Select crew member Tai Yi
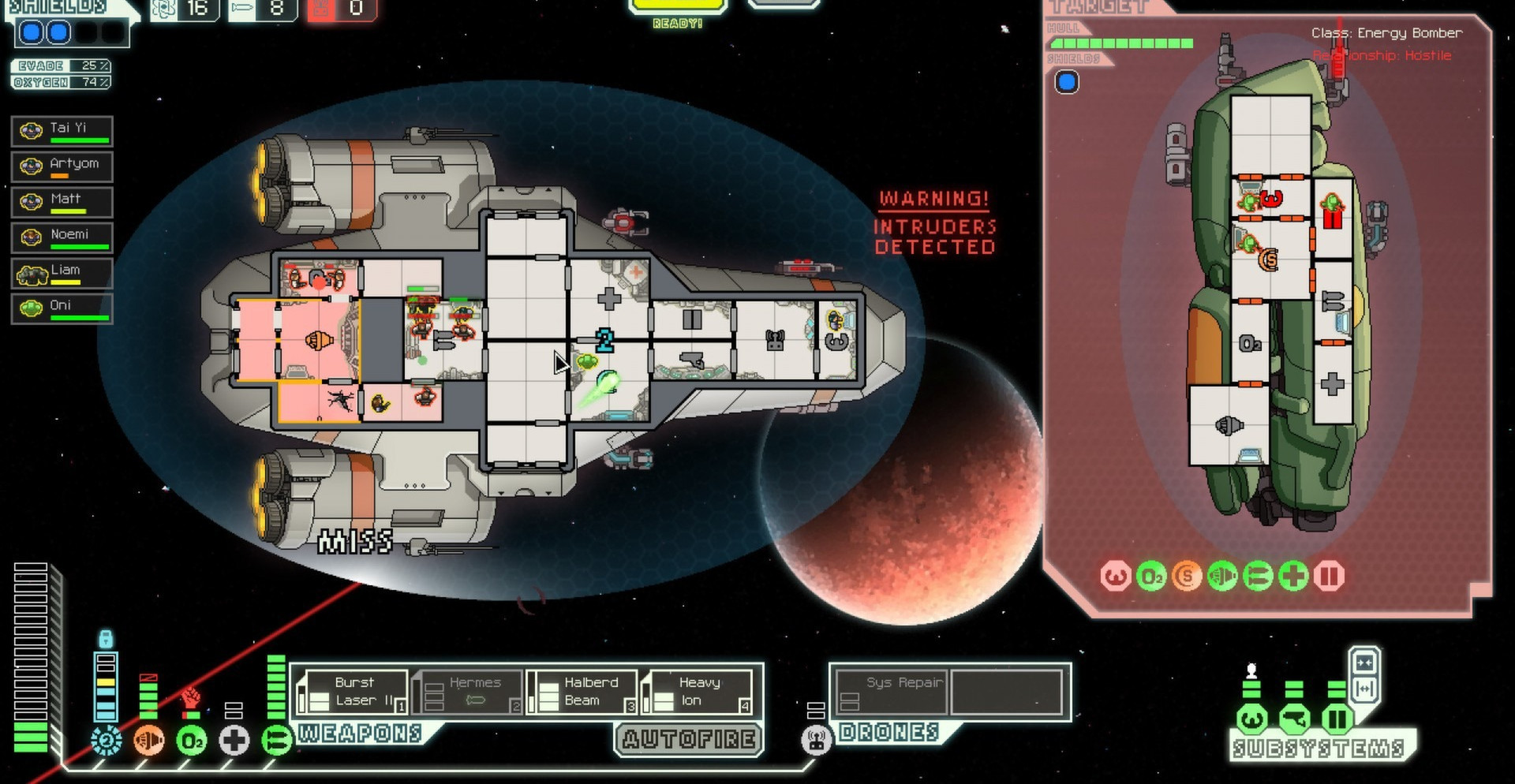Viewport: 1515px width, 784px height. [x=62, y=131]
